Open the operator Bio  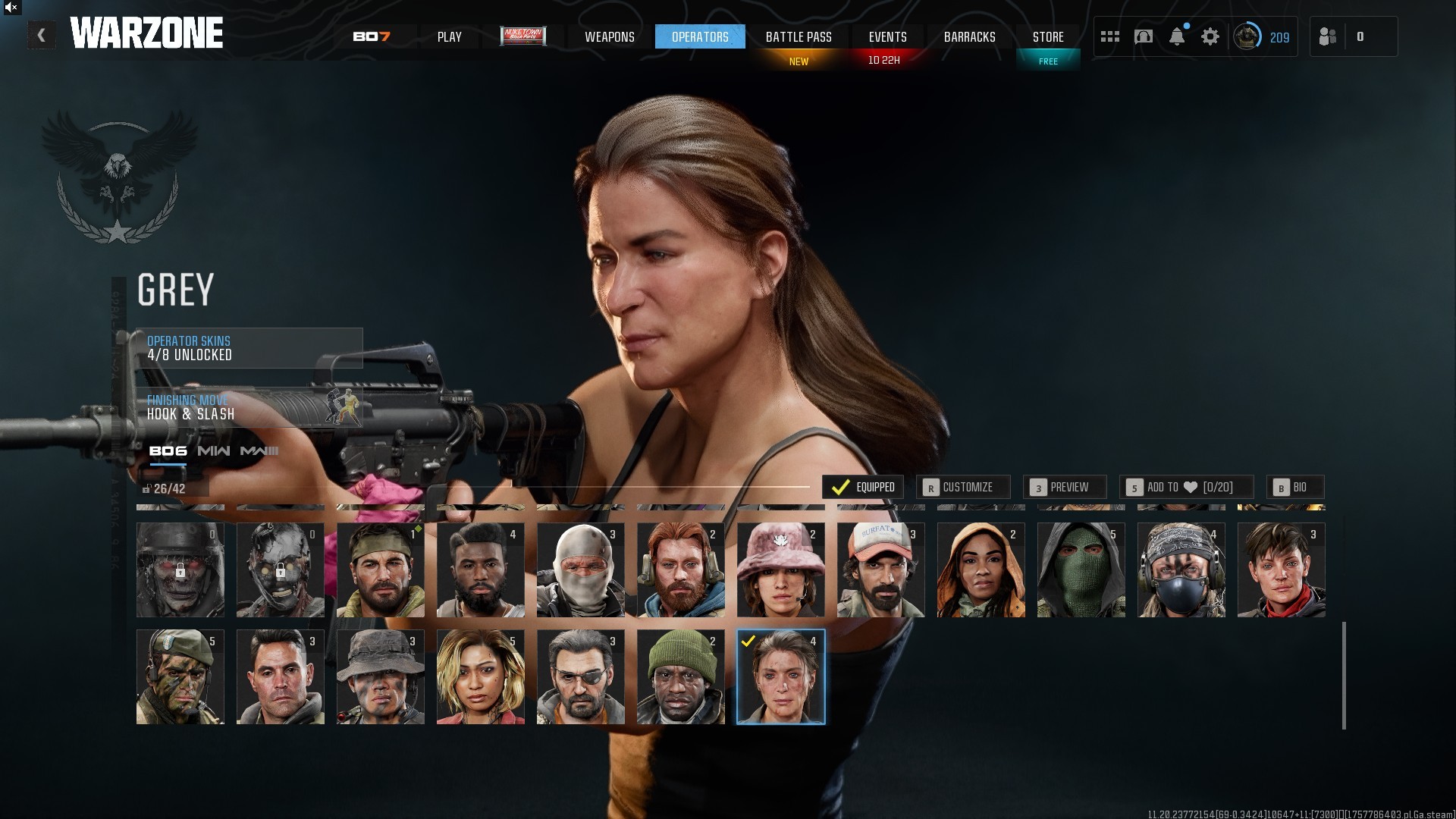[1294, 487]
